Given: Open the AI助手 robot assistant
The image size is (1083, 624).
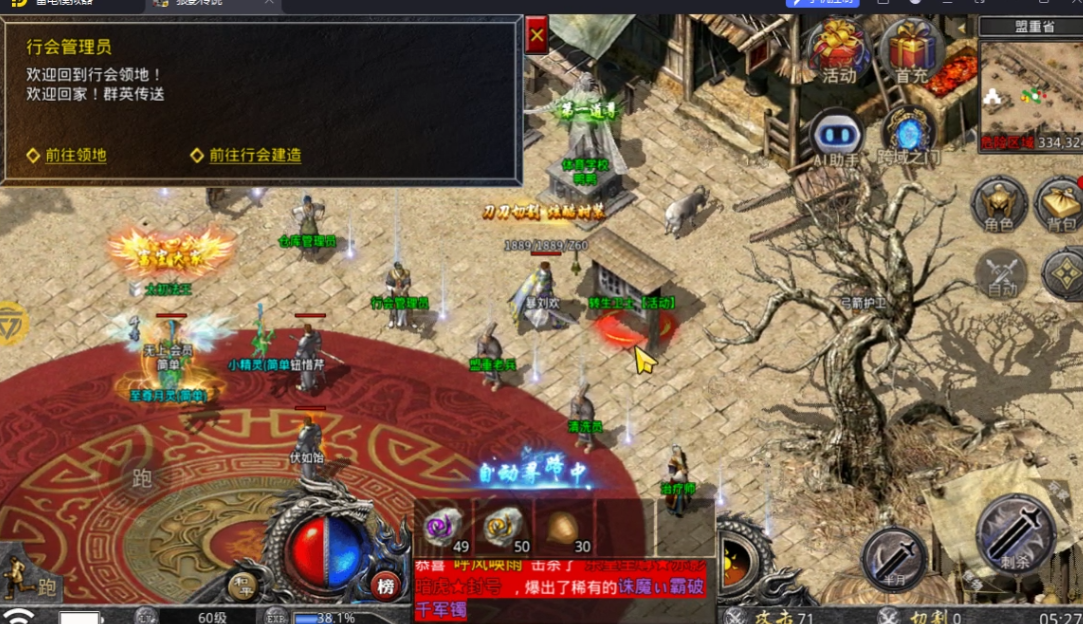Looking at the screenshot, I should point(836,137).
